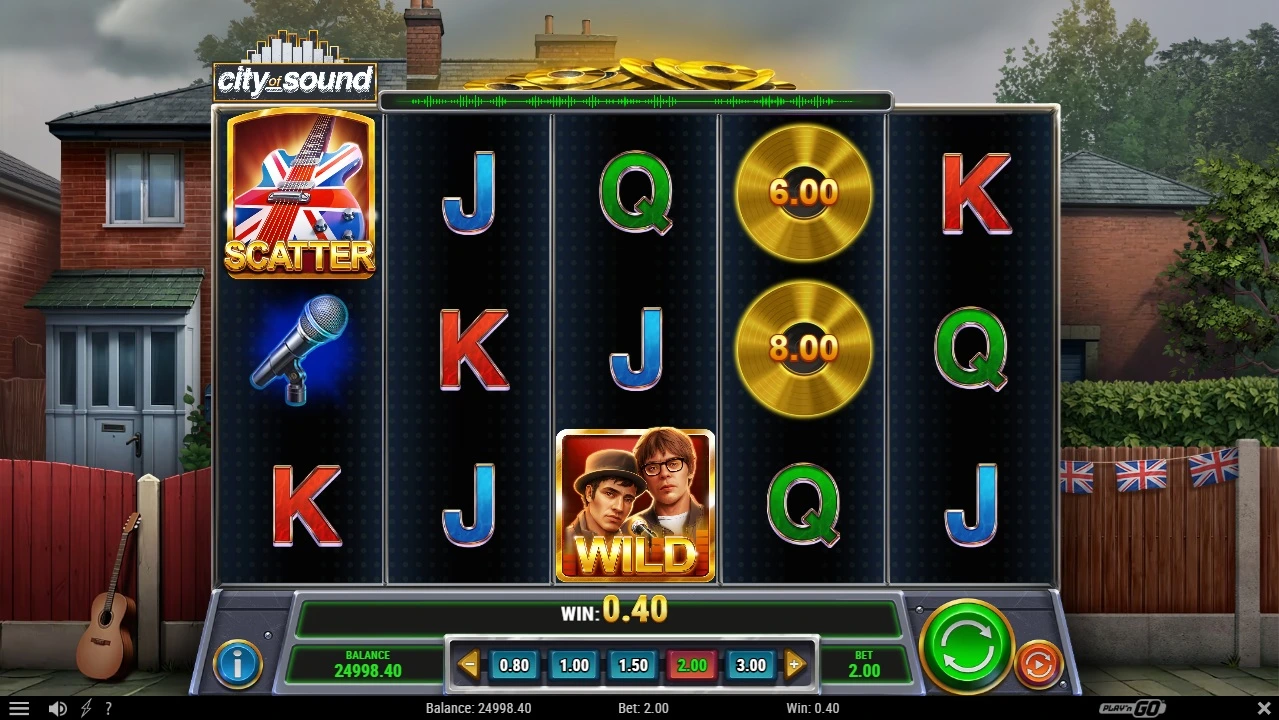Close the game with the X

click(x=1263, y=708)
